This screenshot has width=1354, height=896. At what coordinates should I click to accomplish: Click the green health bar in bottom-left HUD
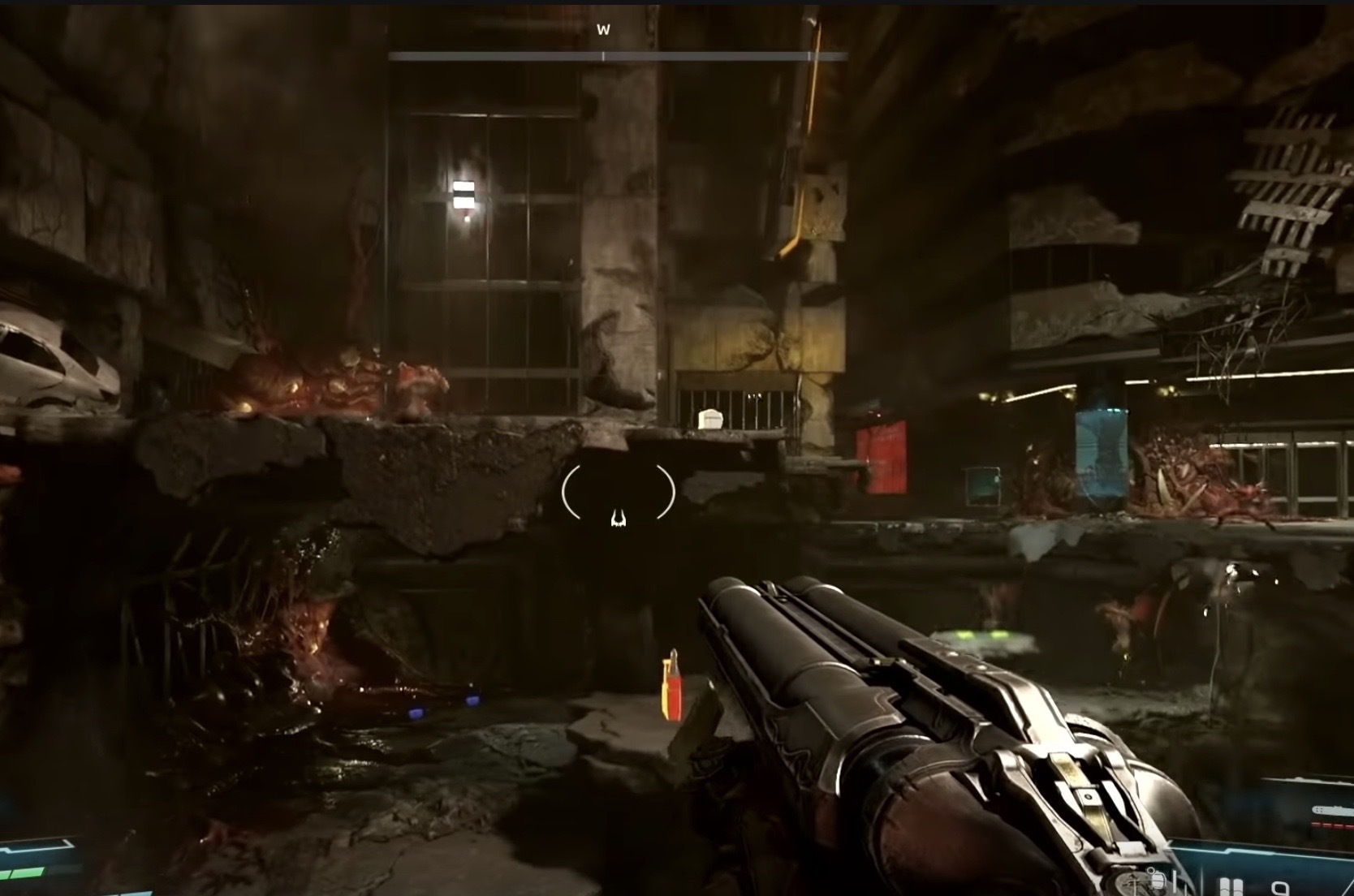[24, 872]
